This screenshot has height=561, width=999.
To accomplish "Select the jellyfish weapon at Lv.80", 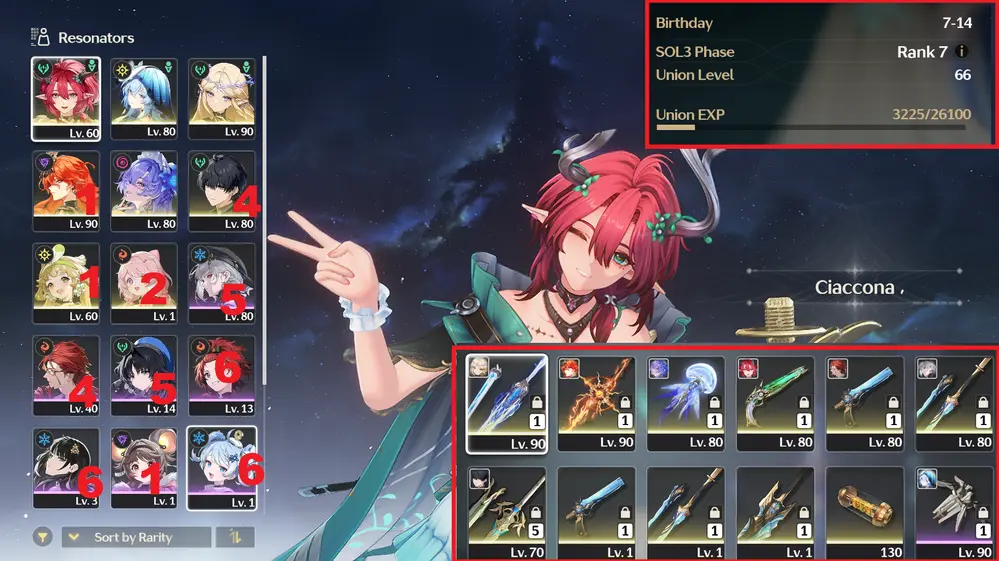I will tap(686, 403).
